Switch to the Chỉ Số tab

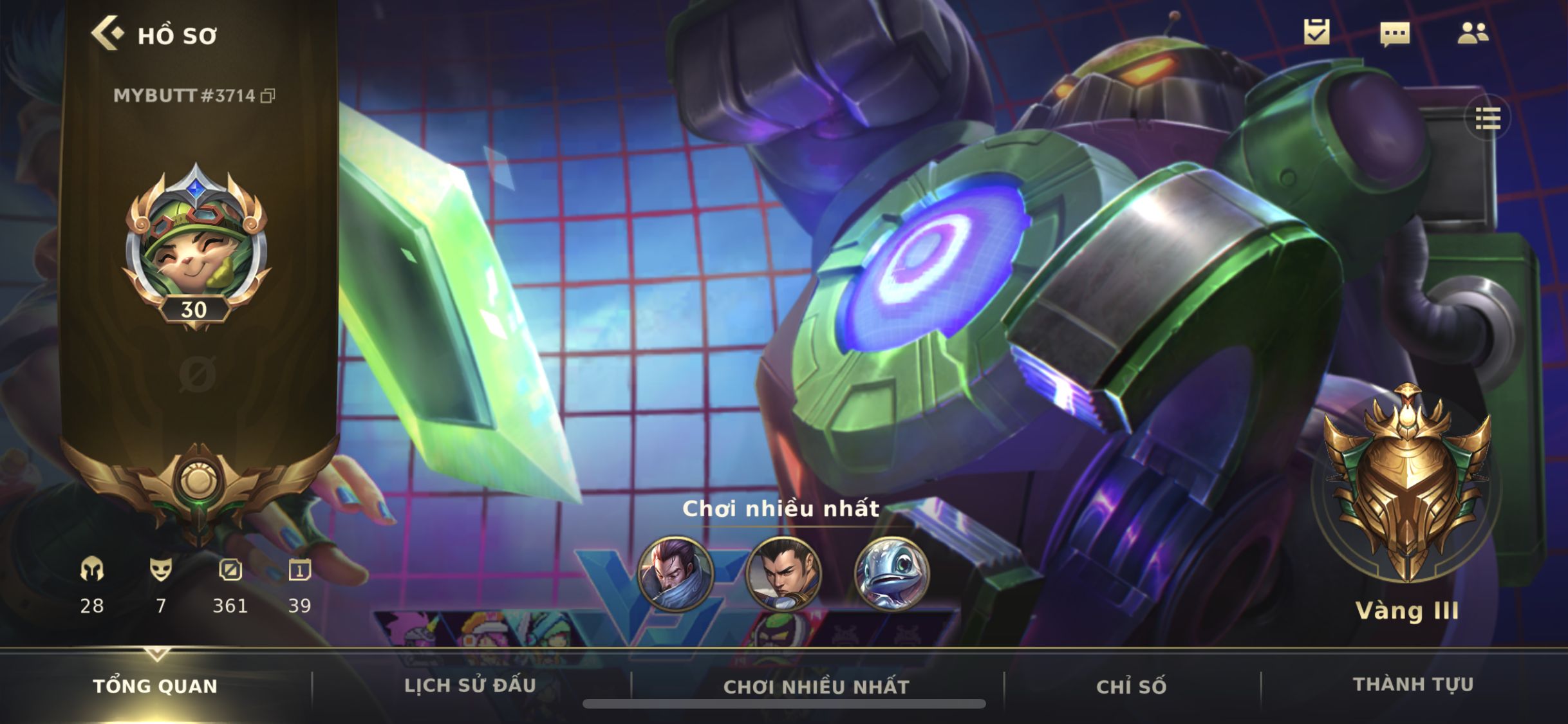(1131, 687)
